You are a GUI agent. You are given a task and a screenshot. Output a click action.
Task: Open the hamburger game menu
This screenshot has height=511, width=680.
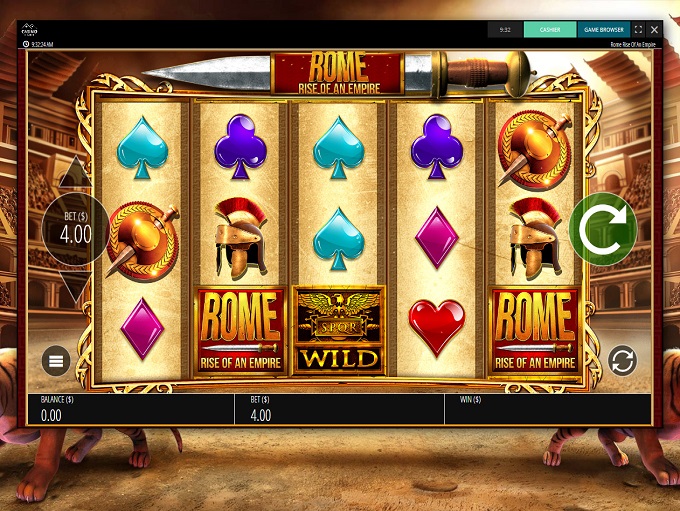click(x=56, y=360)
